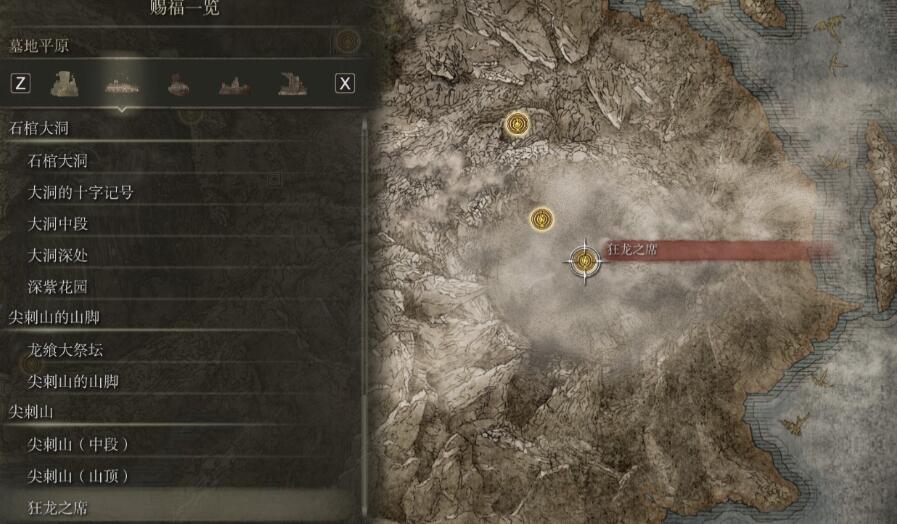Choose the 龙飨大祭坛 grace entry
The height and width of the screenshot is (524, 897).
(66, 350)
